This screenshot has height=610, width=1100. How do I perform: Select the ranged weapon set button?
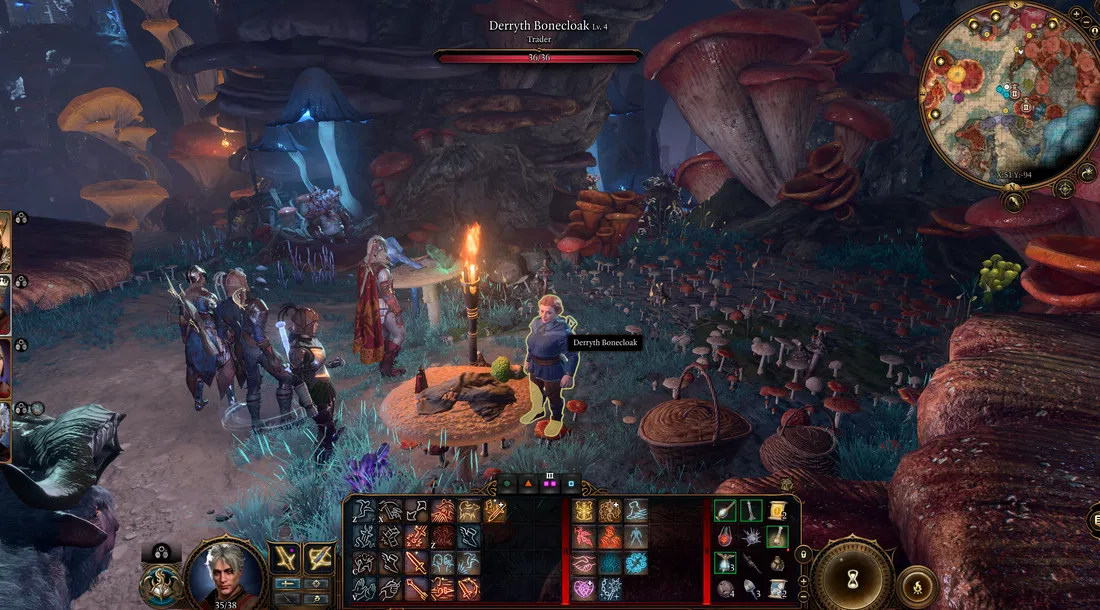pos(319,558)
